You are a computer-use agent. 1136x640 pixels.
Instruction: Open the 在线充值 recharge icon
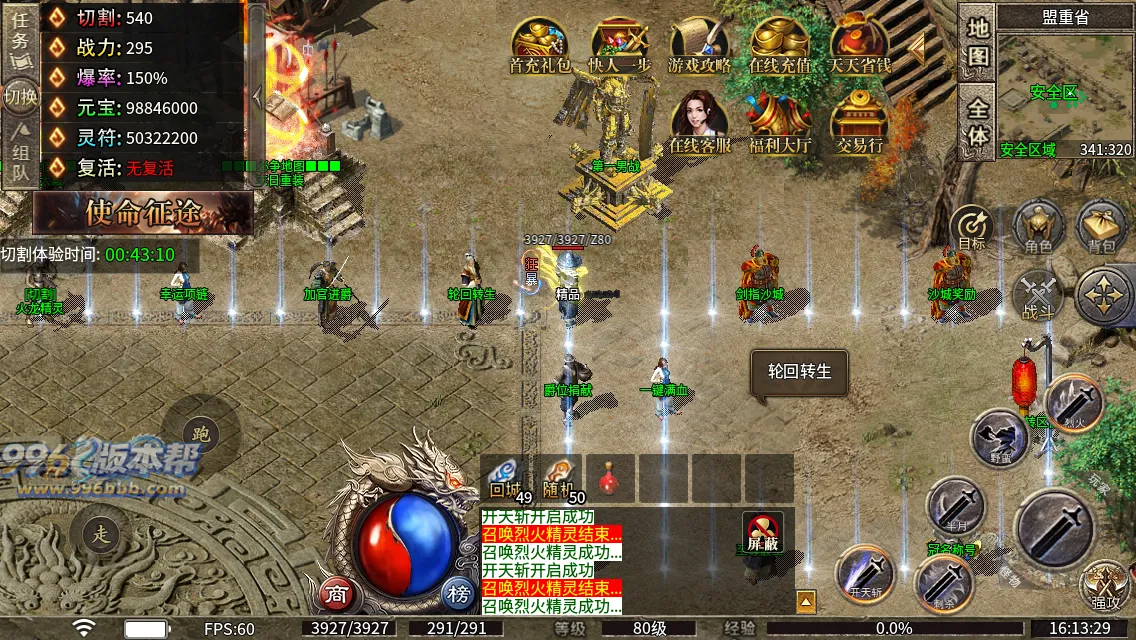pos(780,45)
